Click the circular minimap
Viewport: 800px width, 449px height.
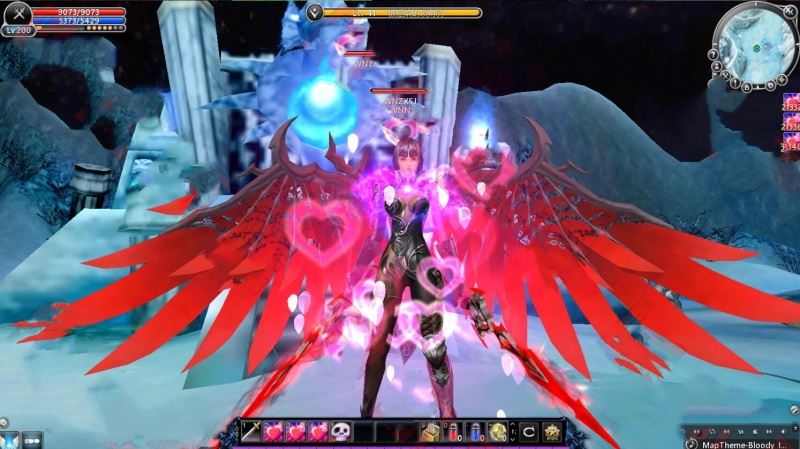[755, 44]
